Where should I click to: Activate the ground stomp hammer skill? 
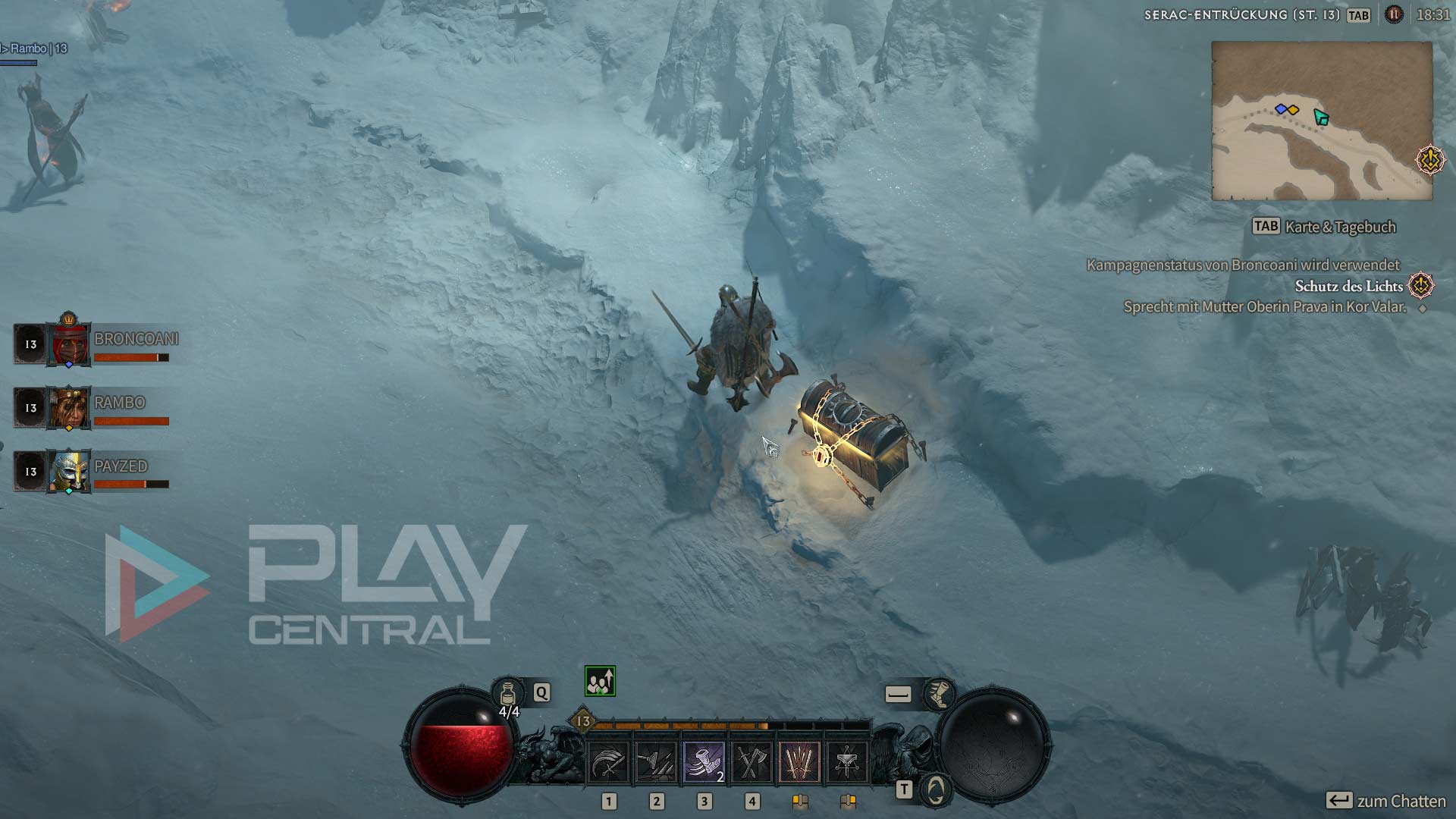(x=656, y=761)
